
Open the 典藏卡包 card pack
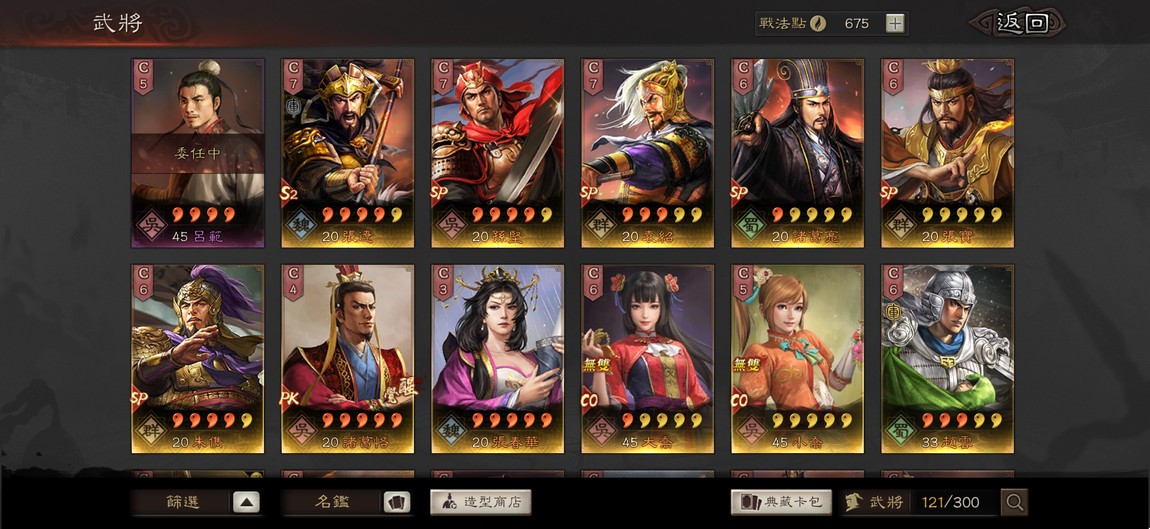point(782,502)
